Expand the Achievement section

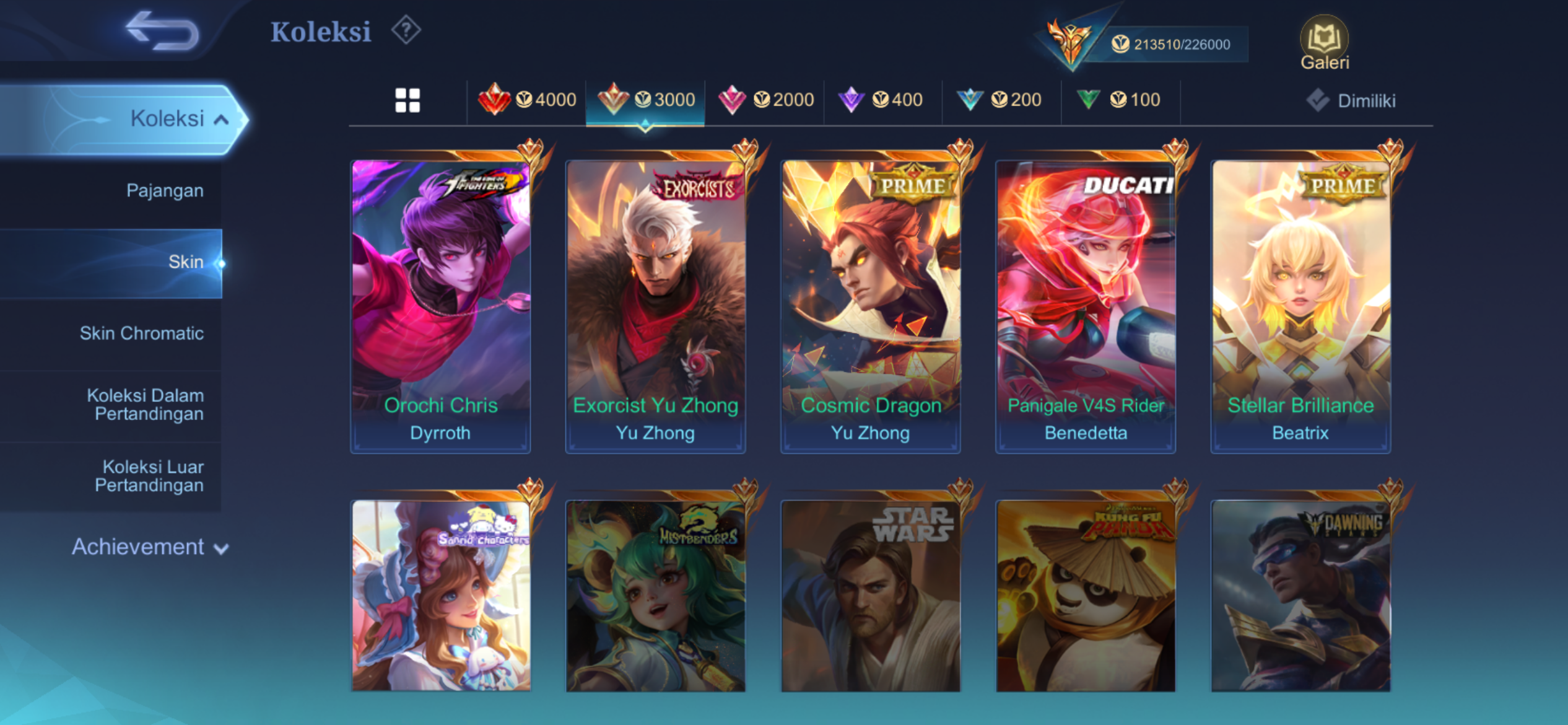[150, 547]
